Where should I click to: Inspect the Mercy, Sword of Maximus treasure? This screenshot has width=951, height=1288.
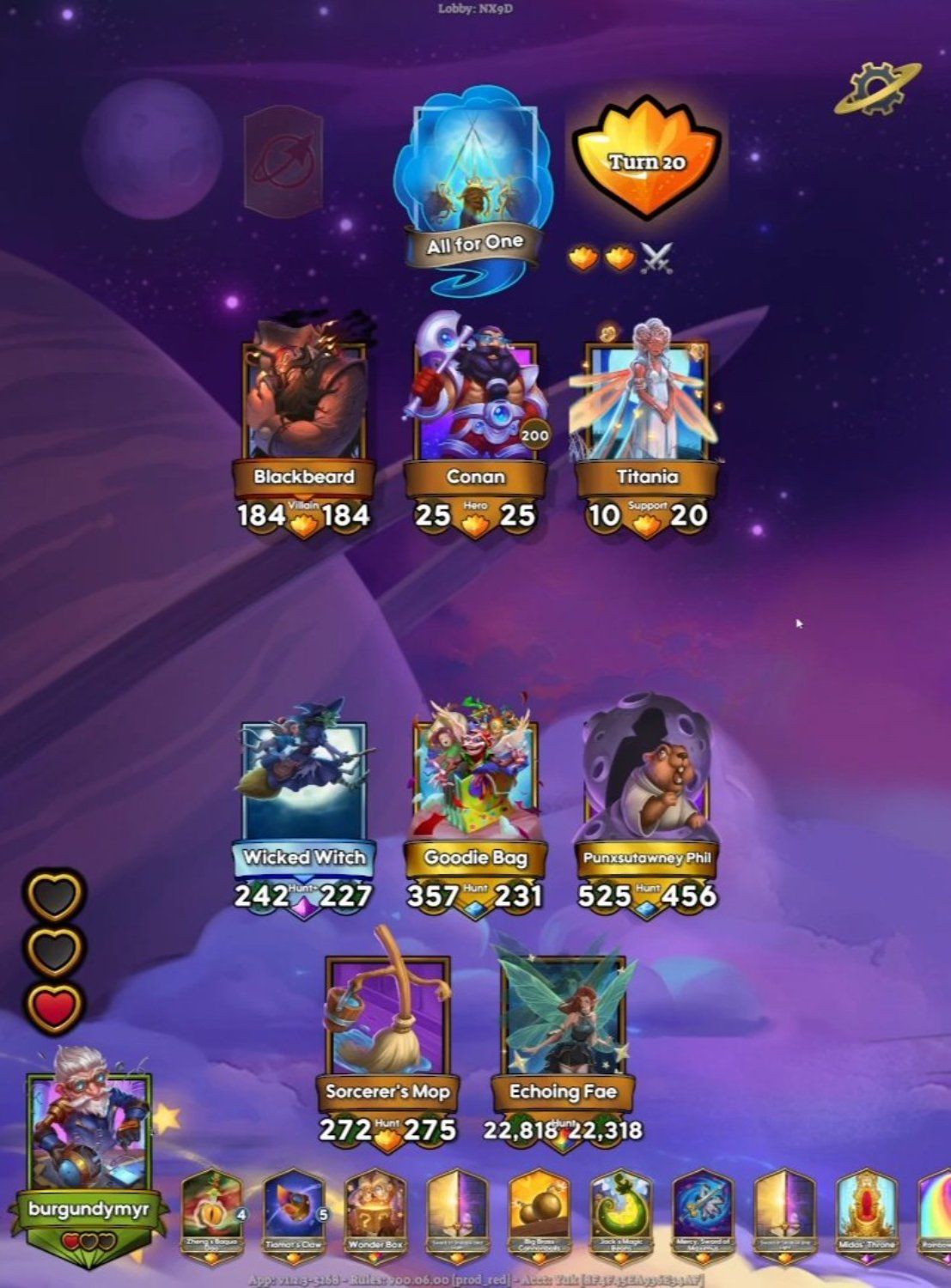pos(702,1212)
